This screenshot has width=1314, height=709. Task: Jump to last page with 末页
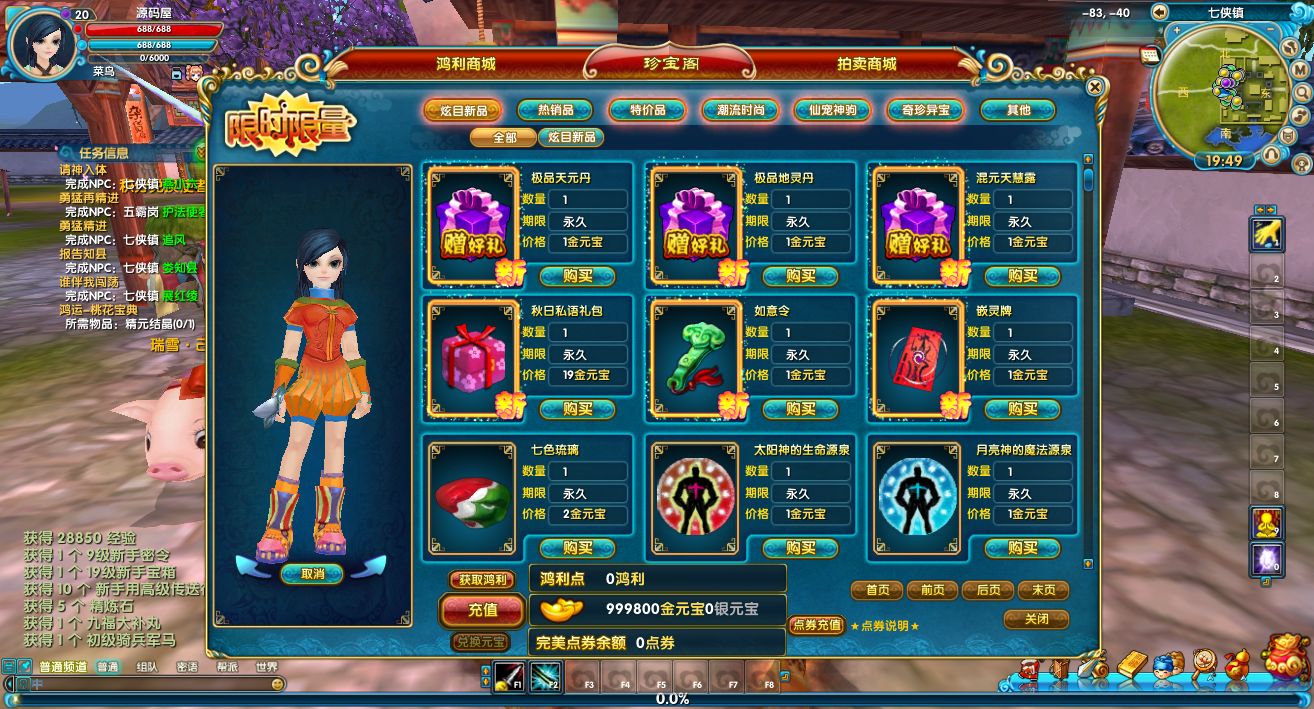point(1042,590)
